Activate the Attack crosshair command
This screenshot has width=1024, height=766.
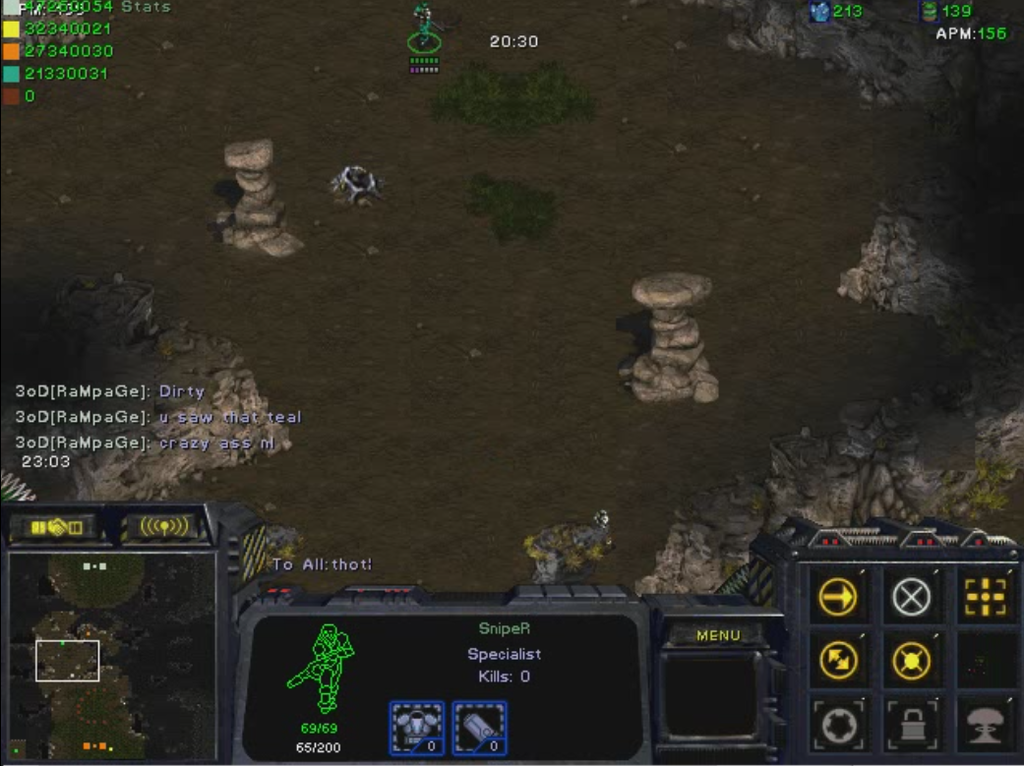pyautogui.click(x=985, y=598)
